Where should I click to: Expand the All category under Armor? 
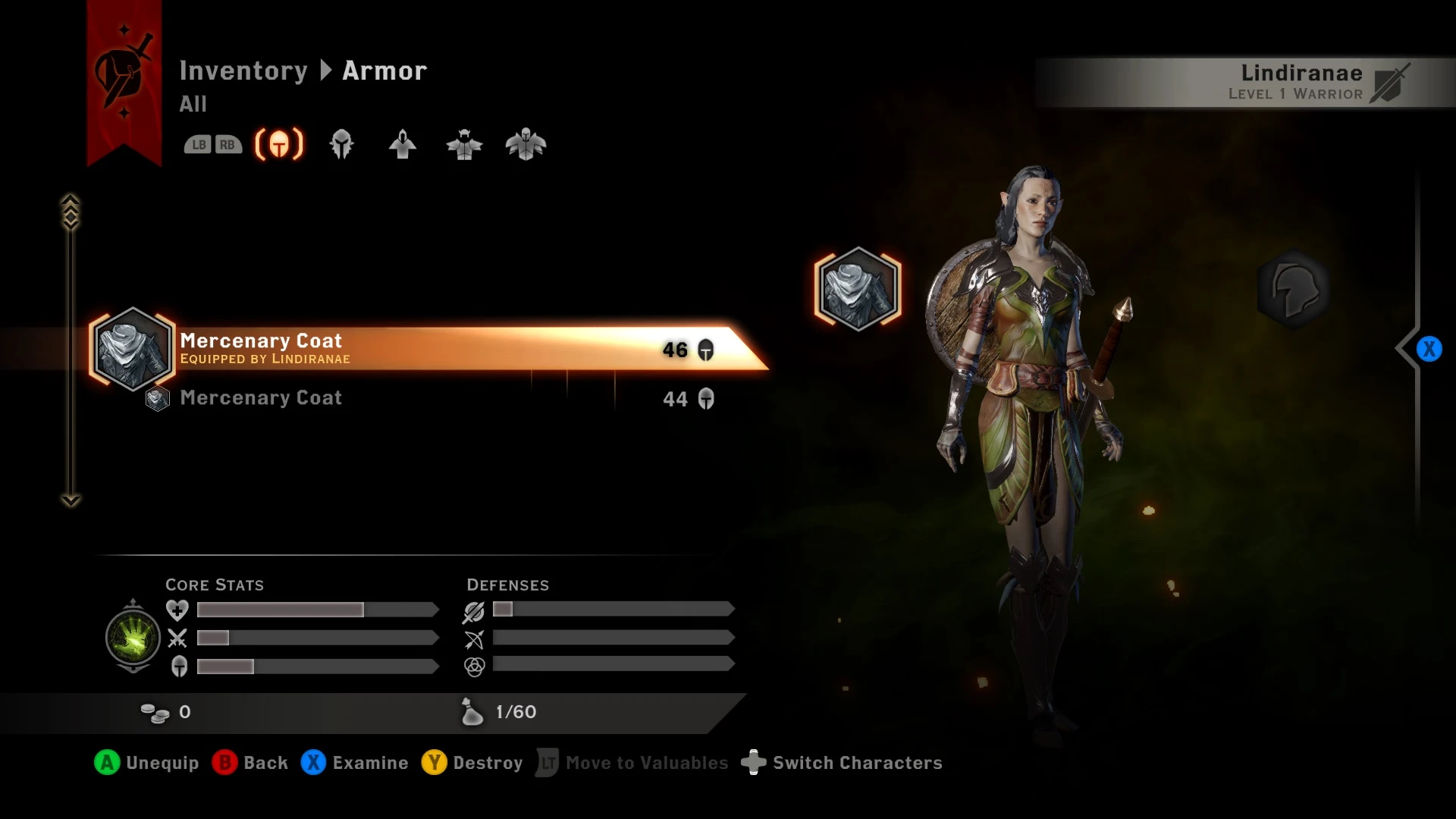[193, 105]
